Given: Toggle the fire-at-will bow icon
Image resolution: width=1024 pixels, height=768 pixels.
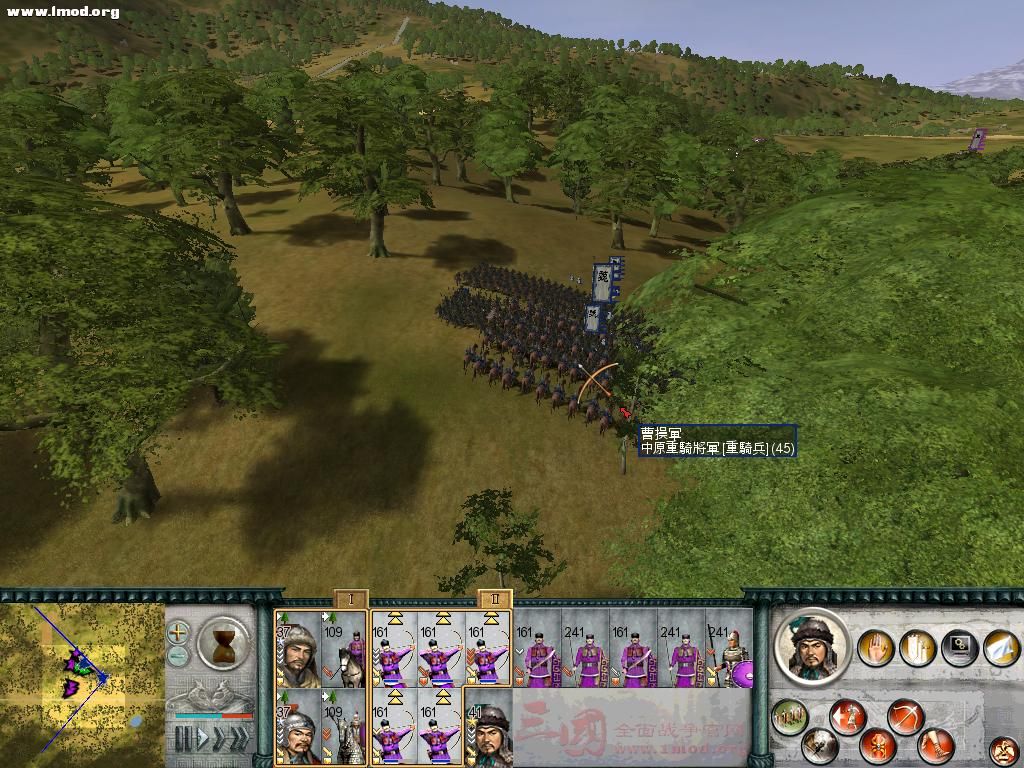Looking at the screenshot, I should pos(905,717).
